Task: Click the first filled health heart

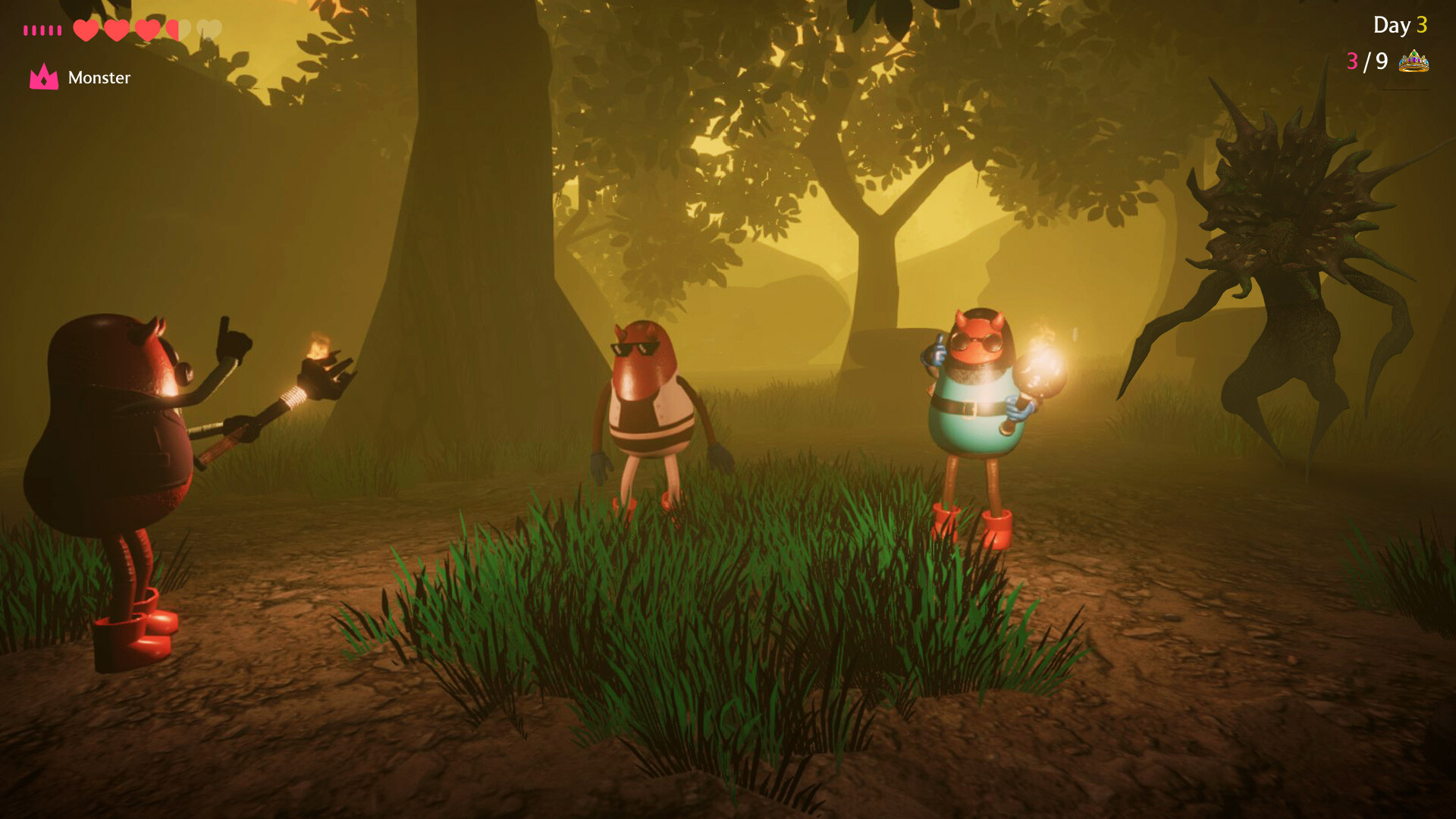Action: [x=86, y=30]
